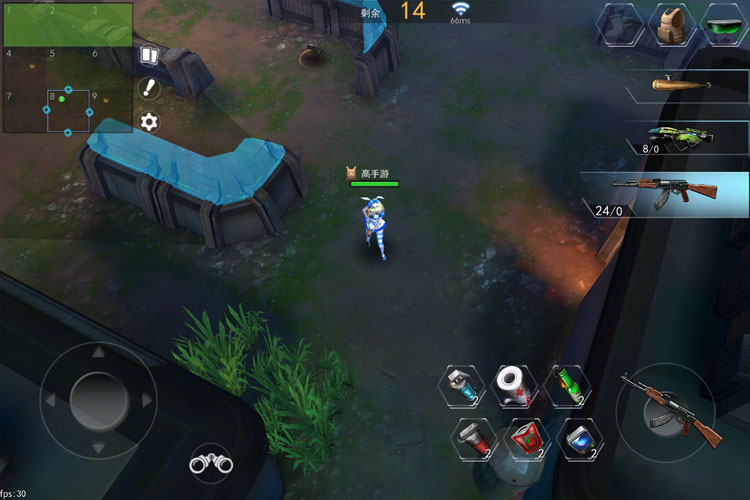This screenshot has height=500, width=750.
Task: Tap the two-panel map toggle icon
Action: click(x=149, y=55)
